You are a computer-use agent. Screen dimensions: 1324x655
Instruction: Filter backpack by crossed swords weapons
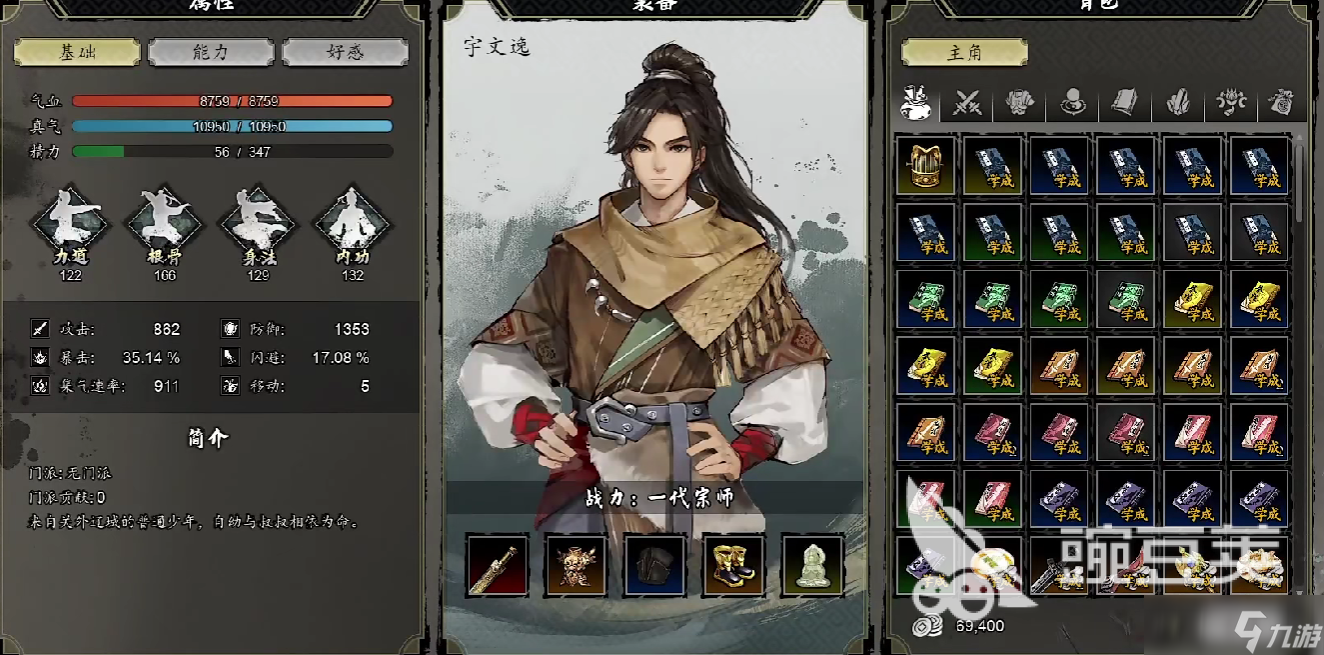click(967, 102)
